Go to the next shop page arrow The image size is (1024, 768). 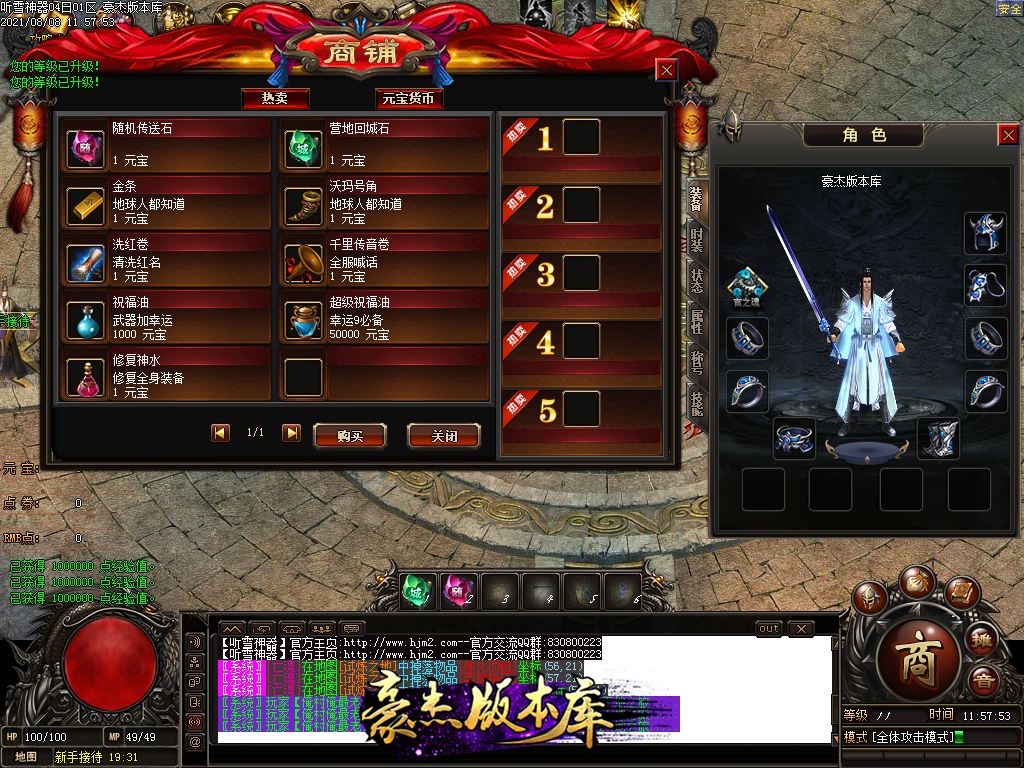click(x=291, y=433)
